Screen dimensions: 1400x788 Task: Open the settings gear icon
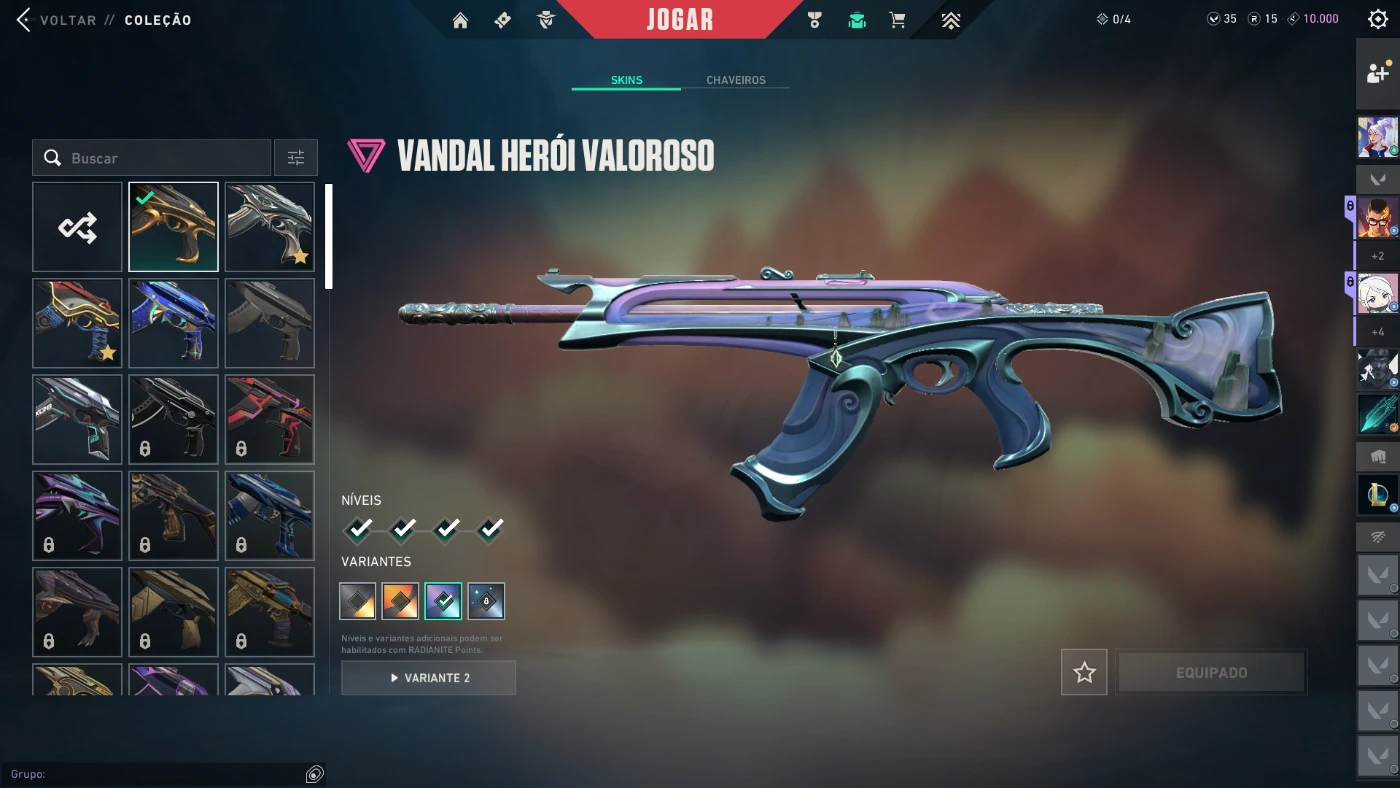[x=1377, y=19]
